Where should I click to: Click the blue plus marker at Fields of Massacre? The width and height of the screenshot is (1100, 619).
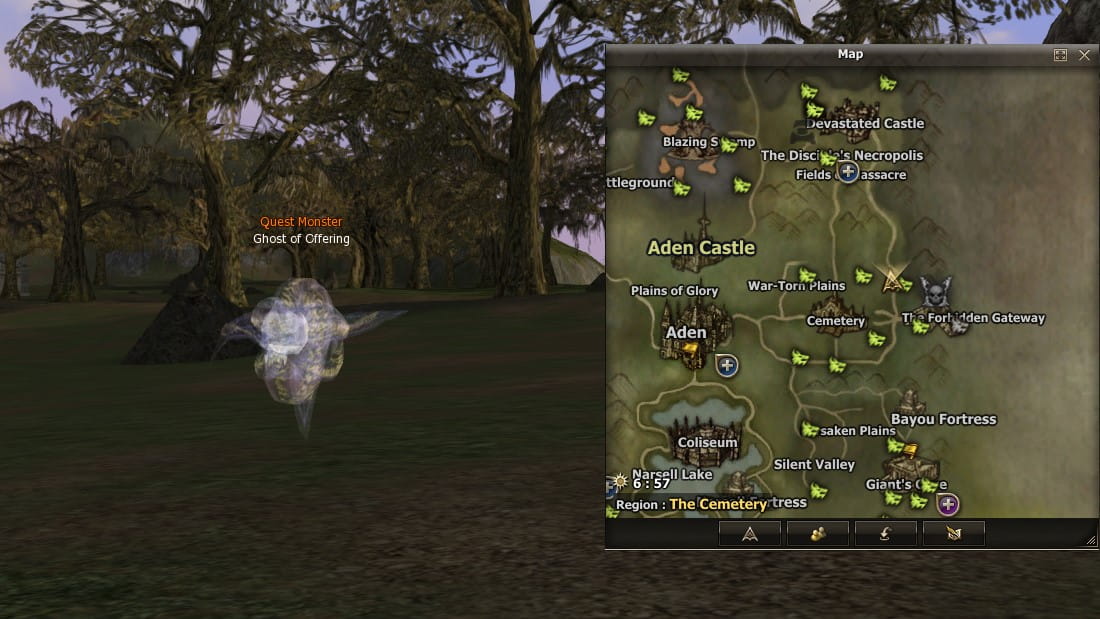[848, 172]
